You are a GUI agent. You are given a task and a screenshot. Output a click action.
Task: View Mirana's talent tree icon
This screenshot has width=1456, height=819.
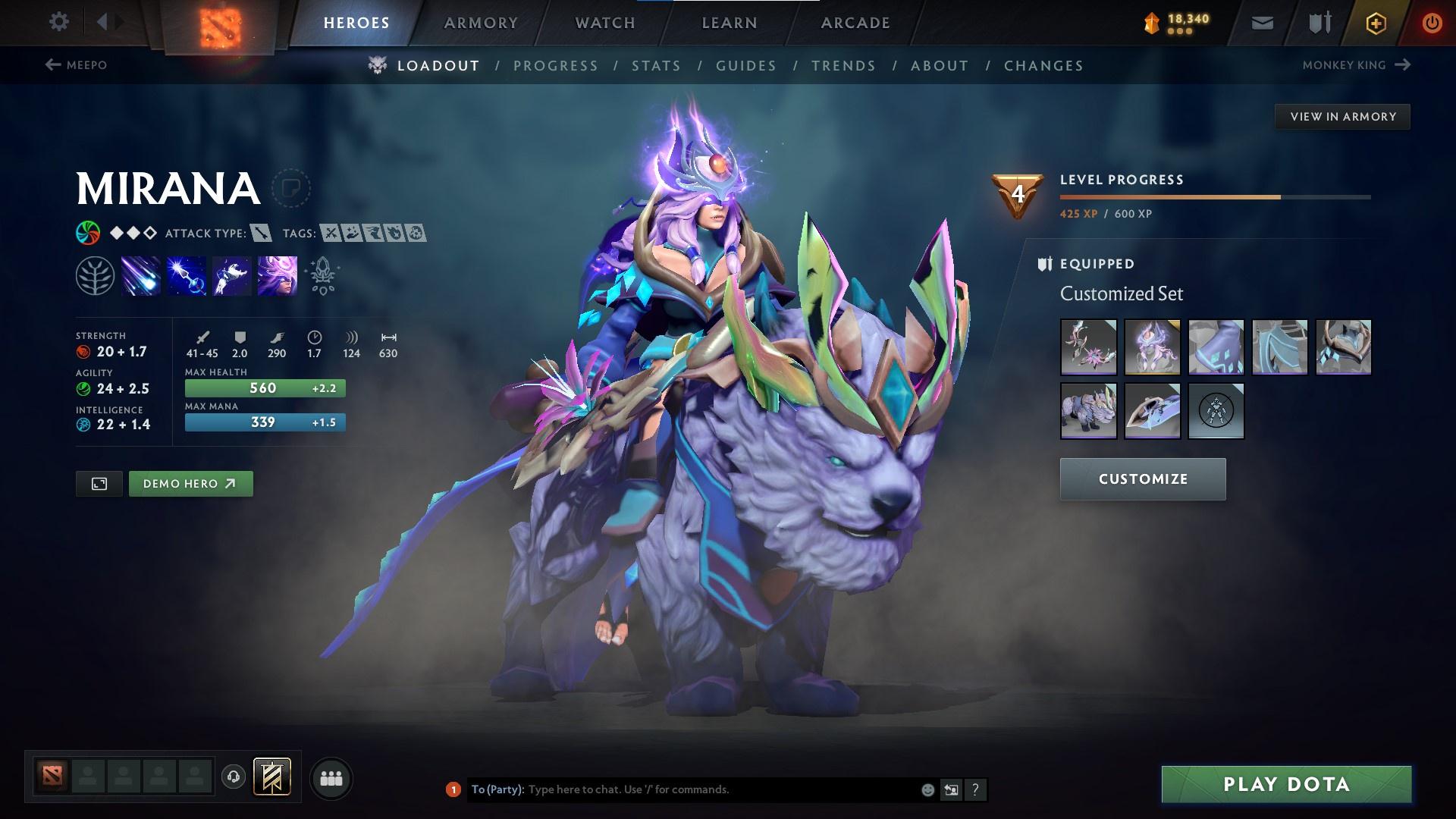click(94, 275)
